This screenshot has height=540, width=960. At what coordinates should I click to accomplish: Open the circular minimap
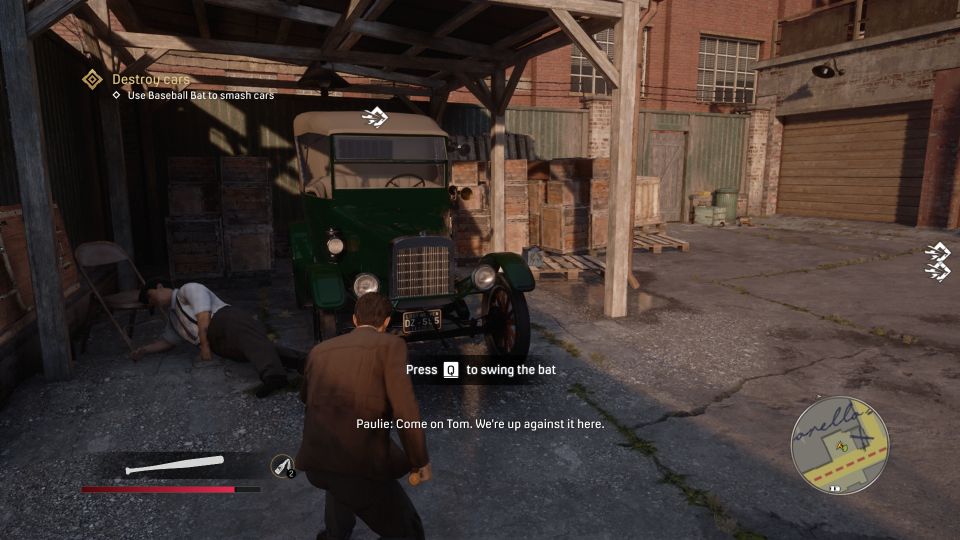click(838, 444)
